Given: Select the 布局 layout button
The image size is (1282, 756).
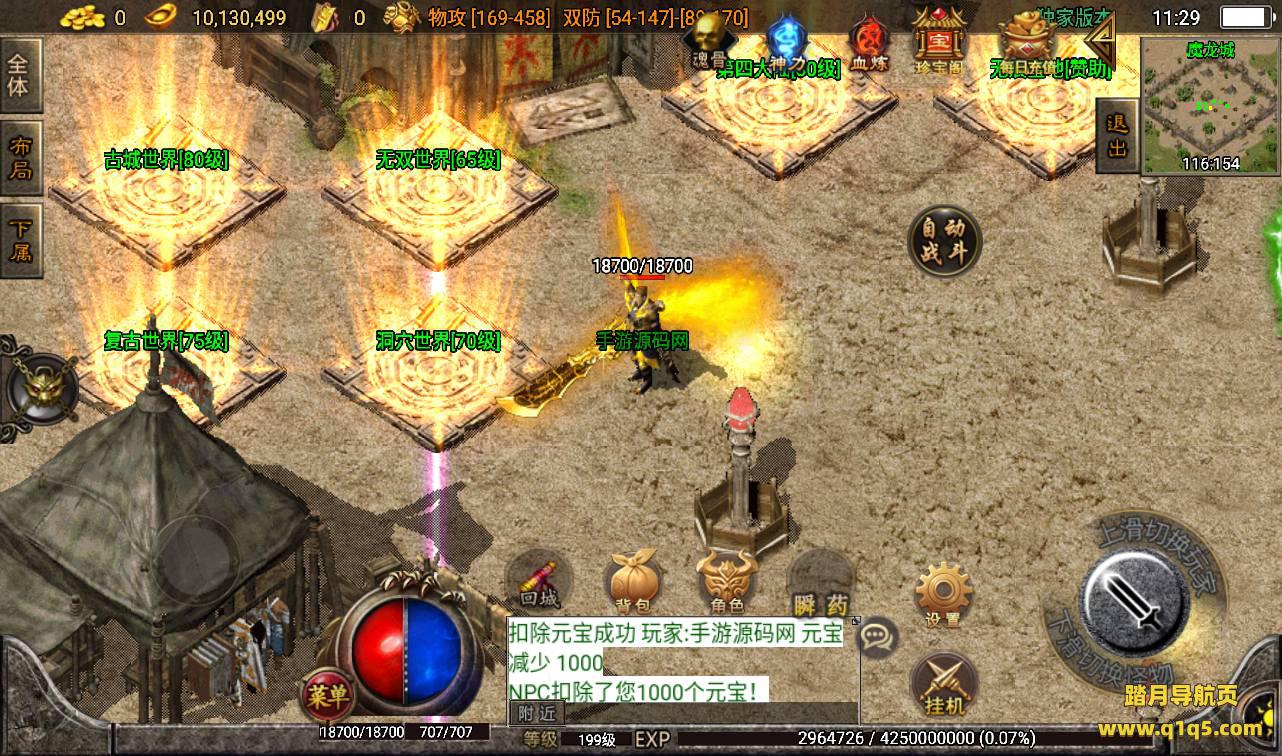Looking at the screenshot, I should pos(19,158).
